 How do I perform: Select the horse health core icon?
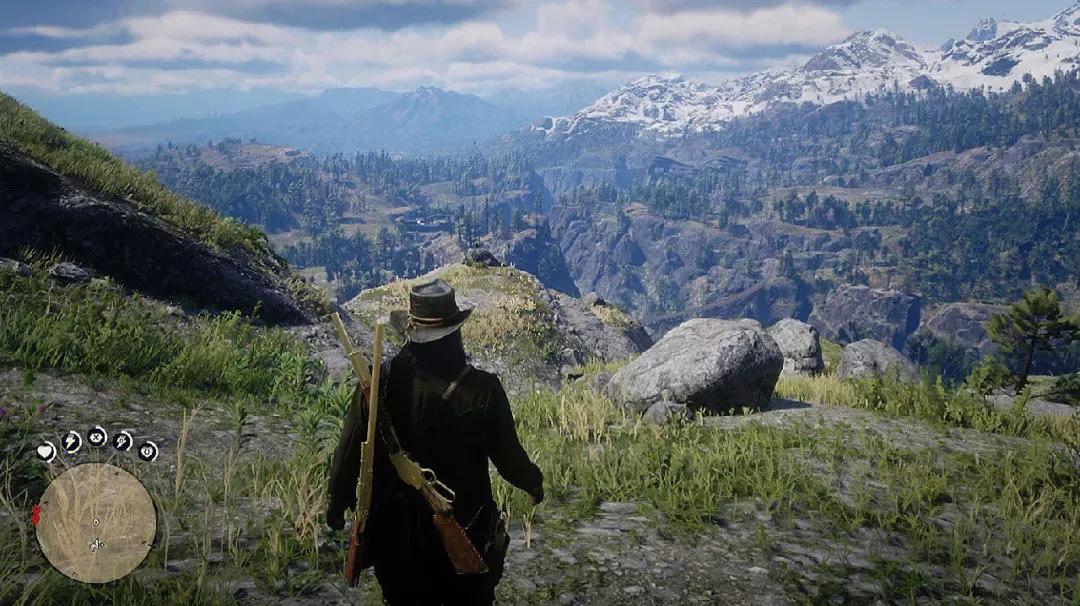[148, 451]
